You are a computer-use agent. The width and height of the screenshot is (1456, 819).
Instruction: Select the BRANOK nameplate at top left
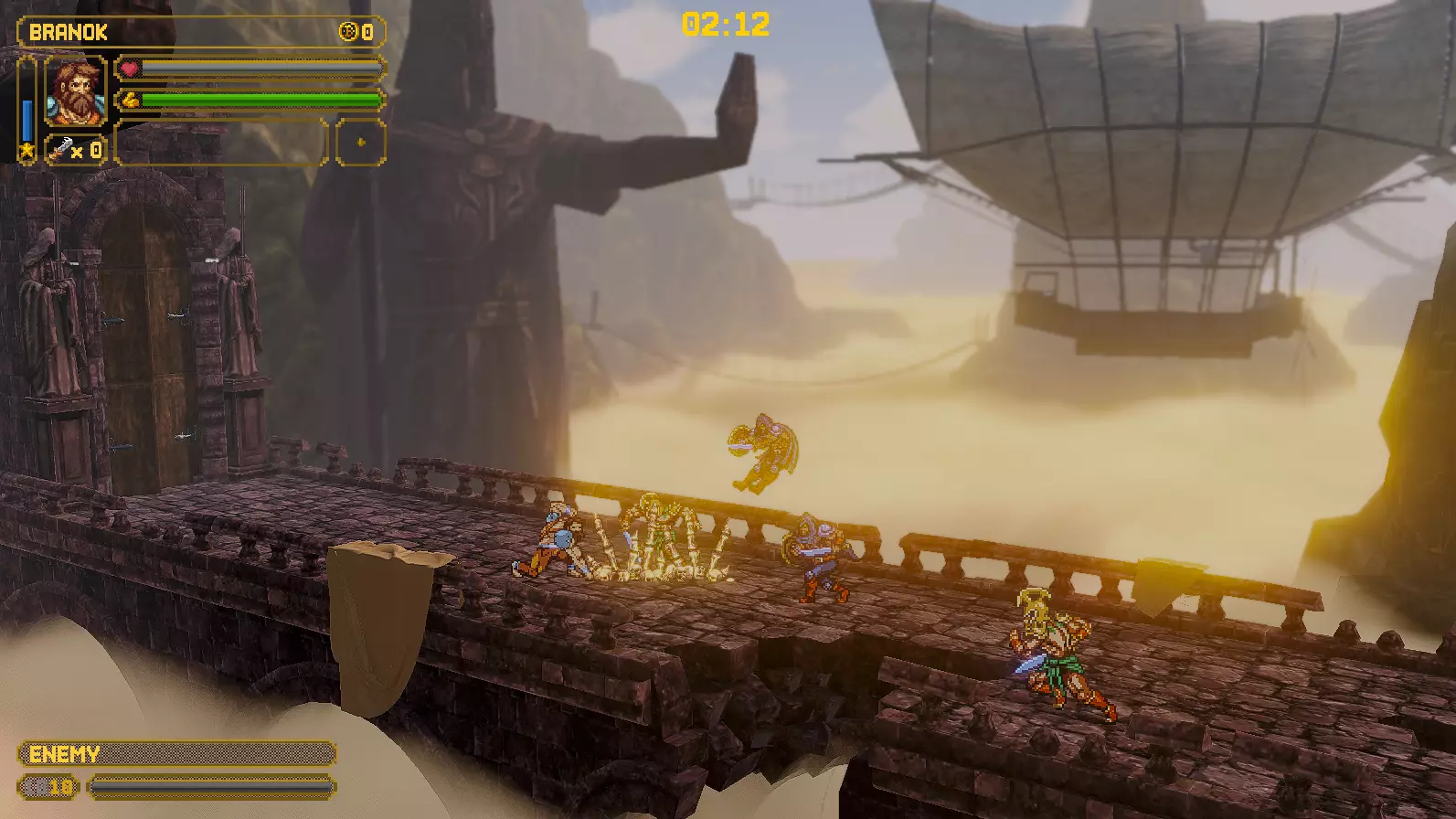[69, 30]
